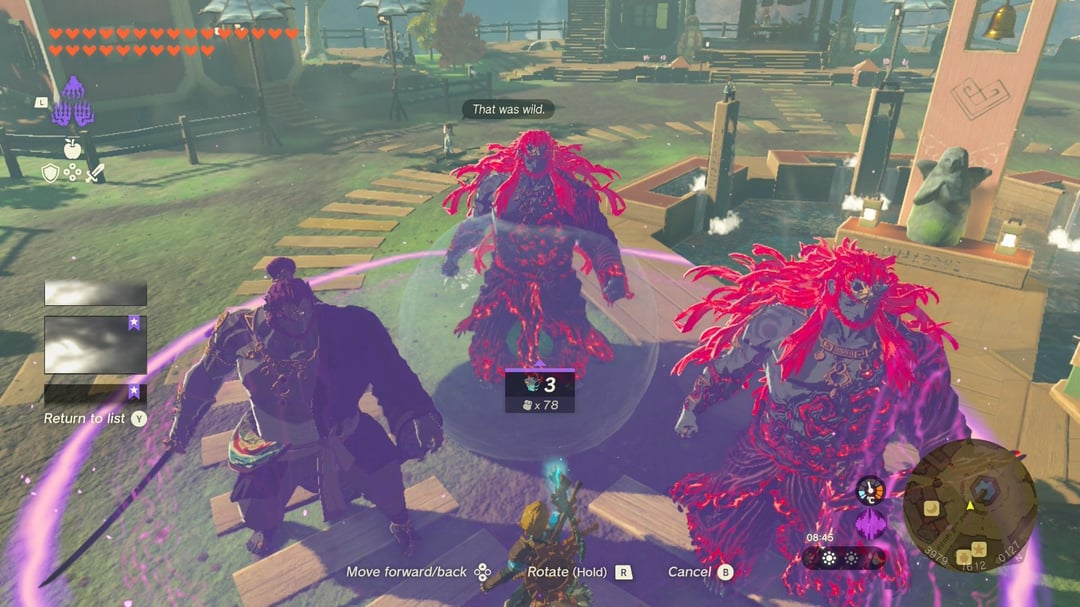1080x607 pixels.
Task: Click the temperature gauge icon
Action: tap(870, 489)
